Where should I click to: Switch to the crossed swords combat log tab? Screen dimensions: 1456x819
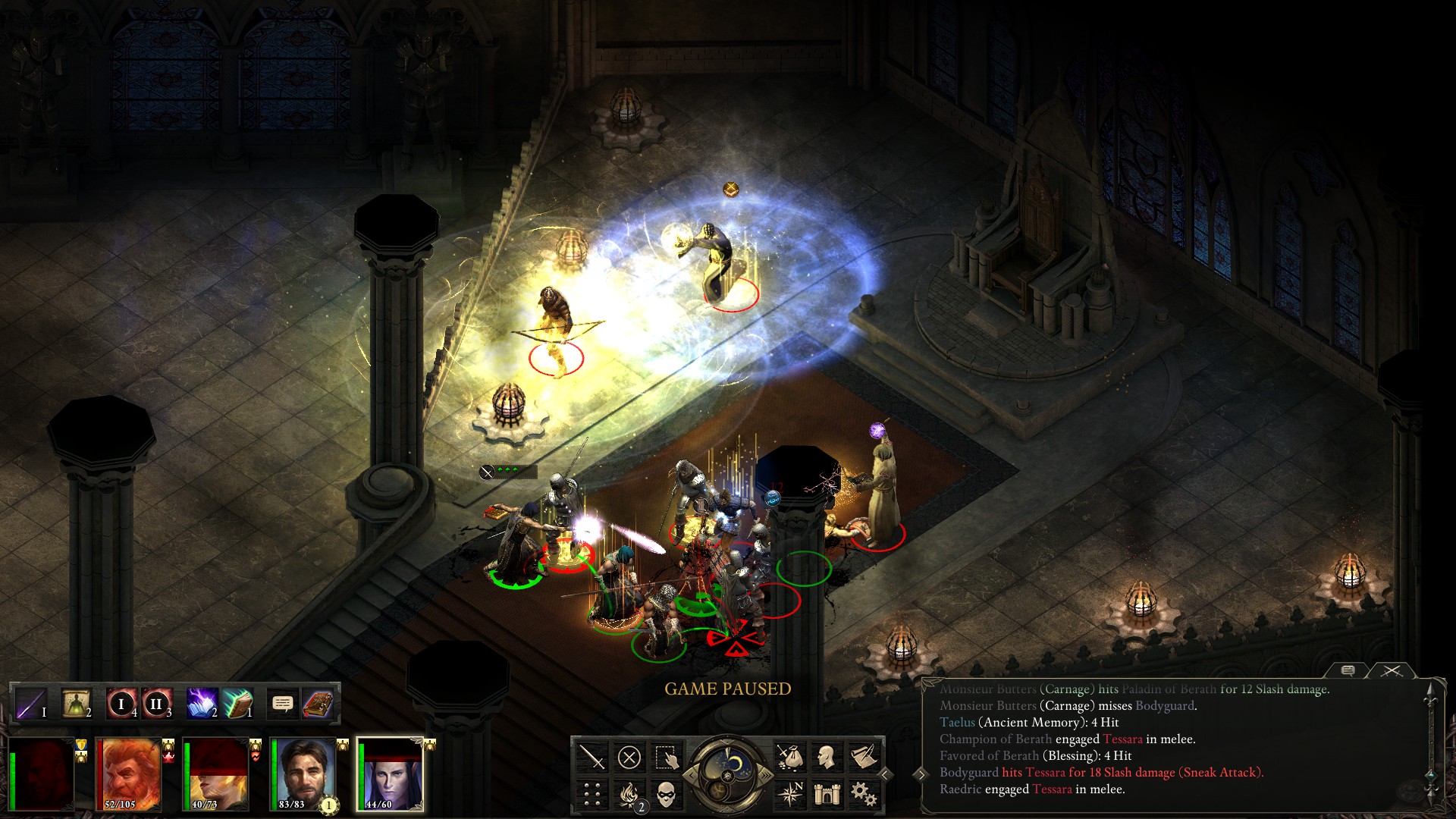pyautogui.click(x=1392, y=670)
